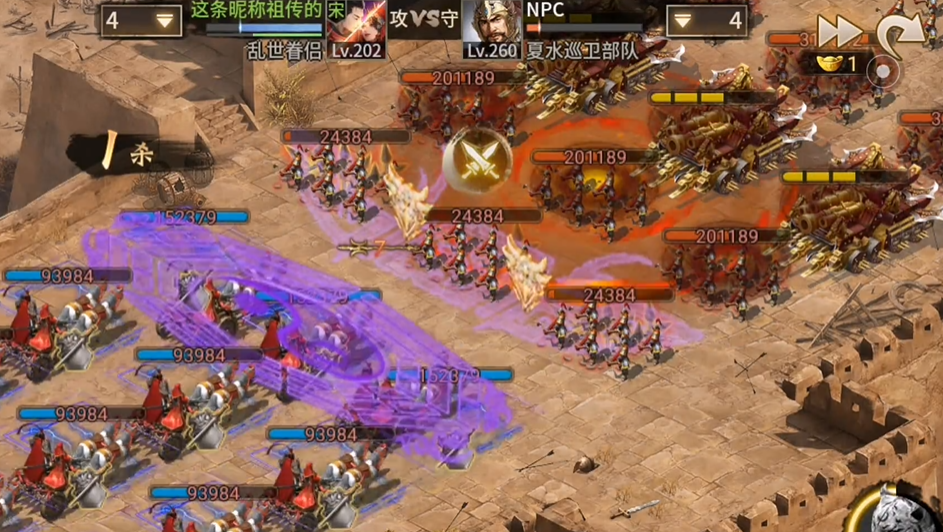Open the attacker's troop count dropdown
943x532 pixels.
[140, 20]
